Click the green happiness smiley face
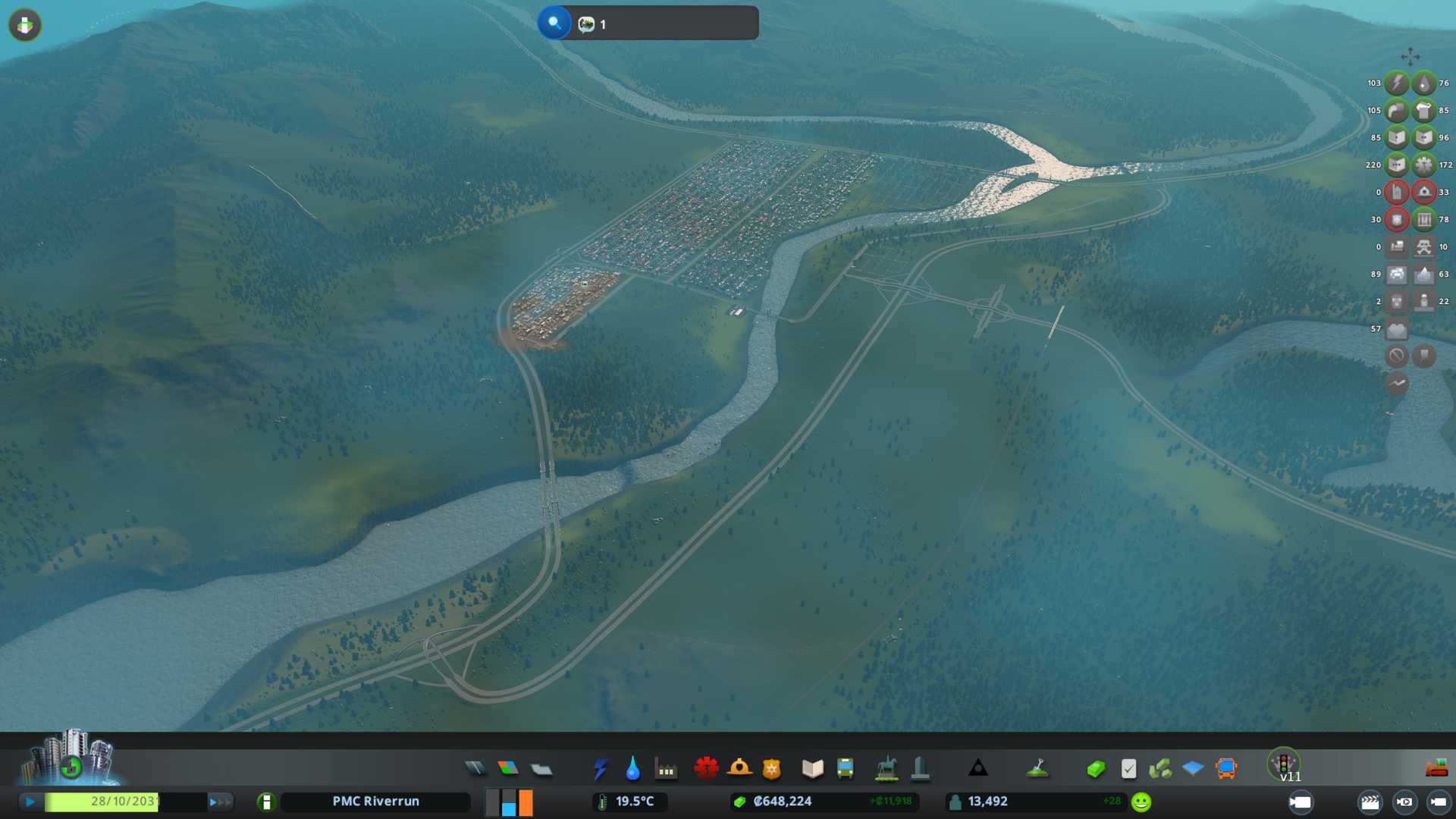The height and width of the screenshot is (819, 1456). (x=1141, y=802)
